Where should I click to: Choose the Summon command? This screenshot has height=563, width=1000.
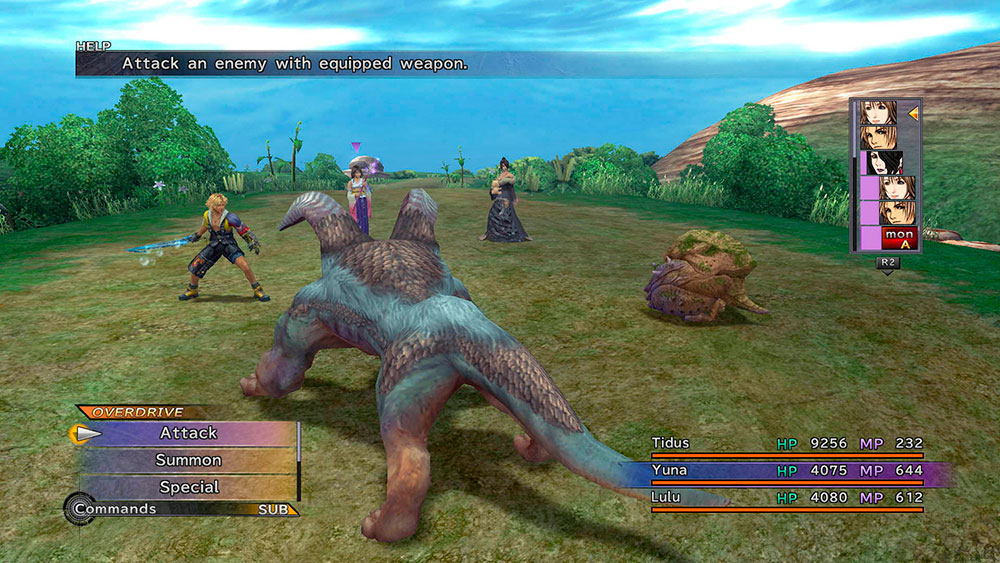[188, 460]
